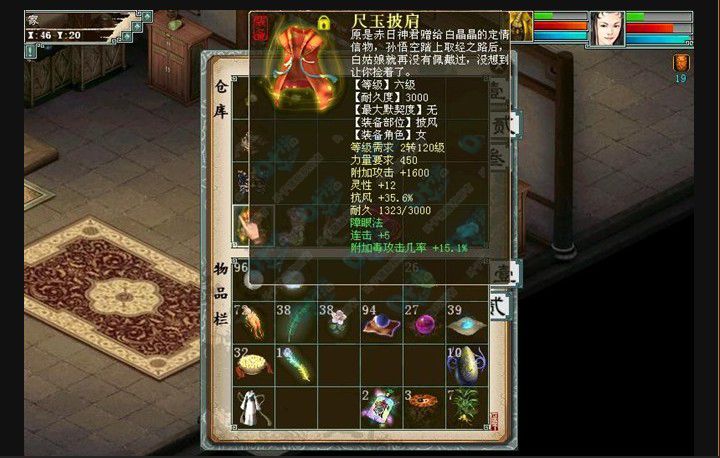Pick the glowing blue gem on cloth

tap(466, 324)
